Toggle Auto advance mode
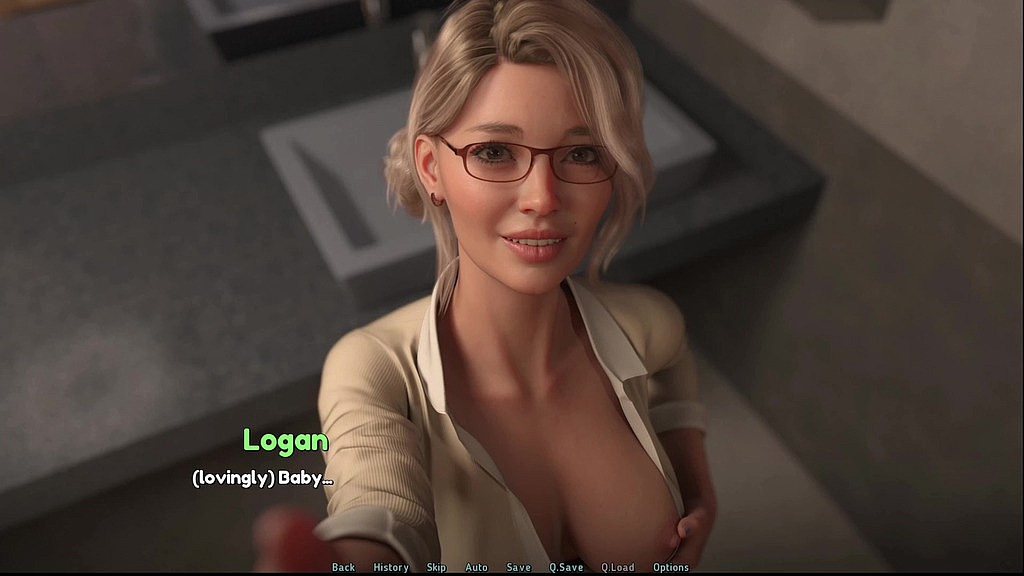 (477, 567)
